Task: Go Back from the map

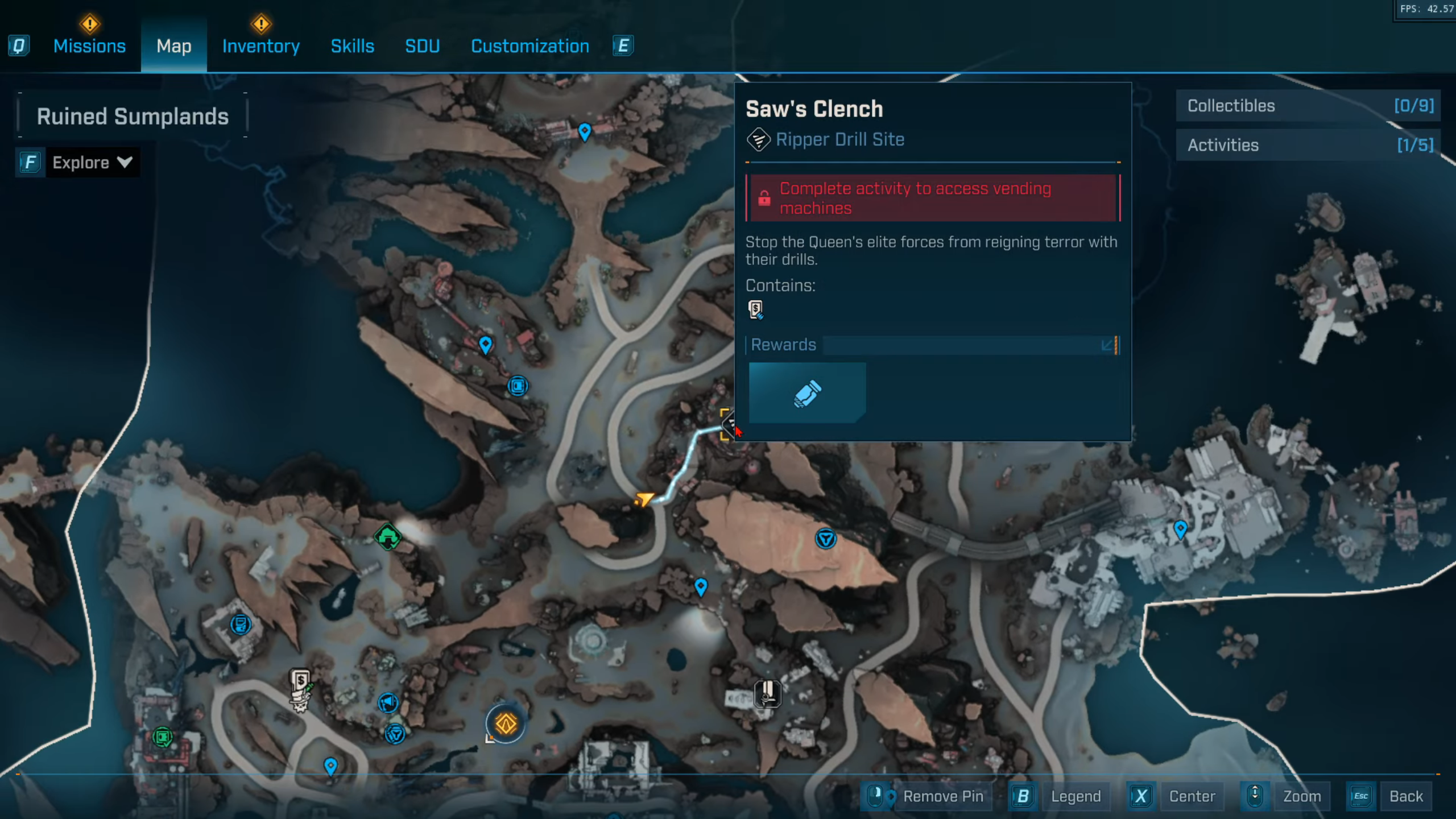Action: [1405, 796]
